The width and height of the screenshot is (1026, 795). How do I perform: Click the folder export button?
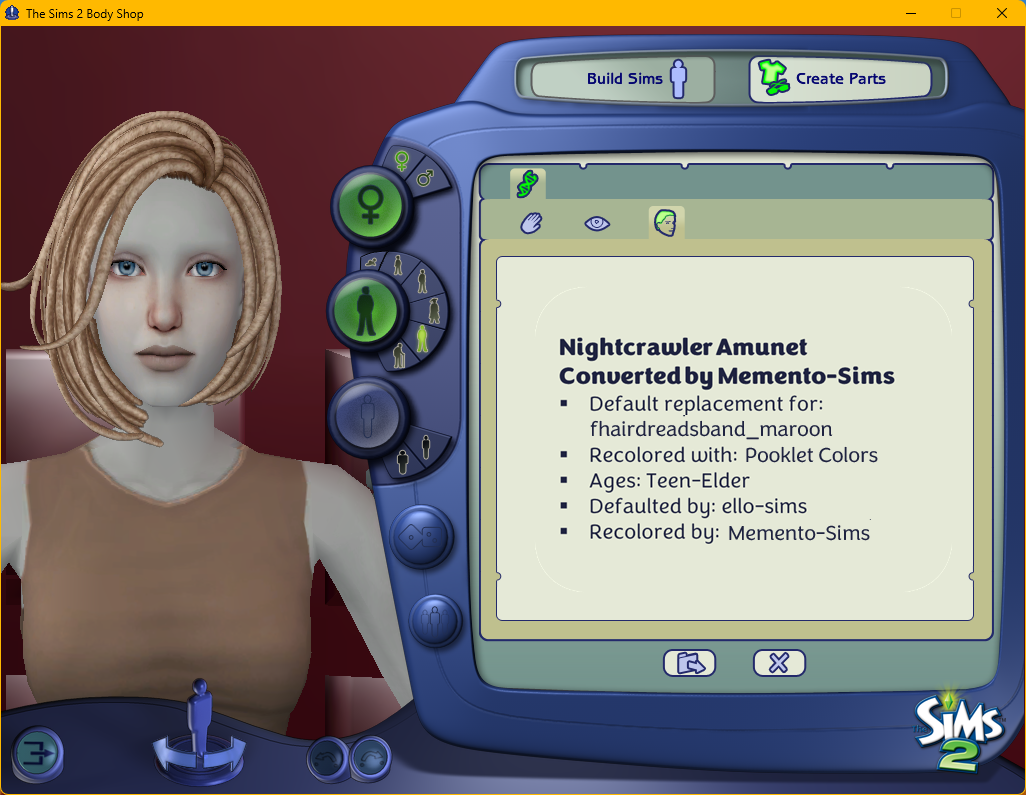click(689, 662)
